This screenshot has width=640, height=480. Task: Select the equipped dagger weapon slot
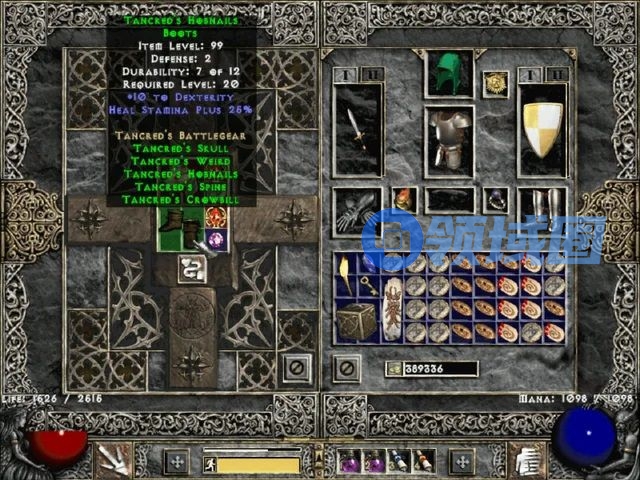coord(357,129)
